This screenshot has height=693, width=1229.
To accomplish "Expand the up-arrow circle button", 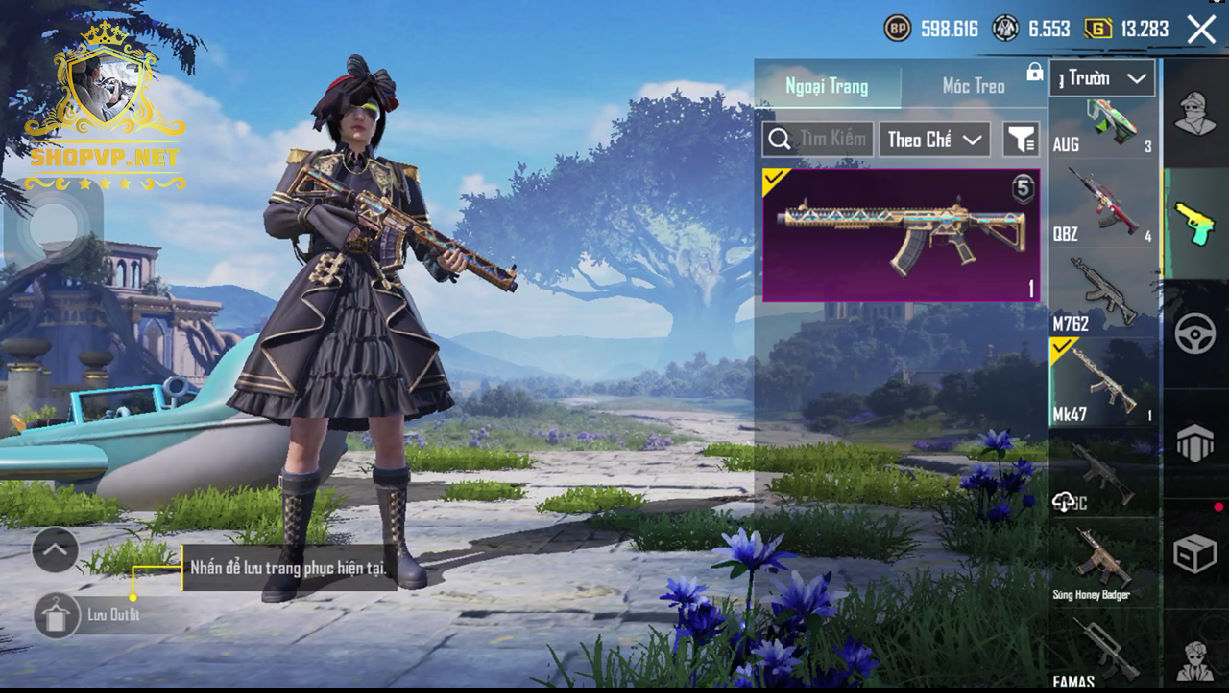I will point(56,549).
